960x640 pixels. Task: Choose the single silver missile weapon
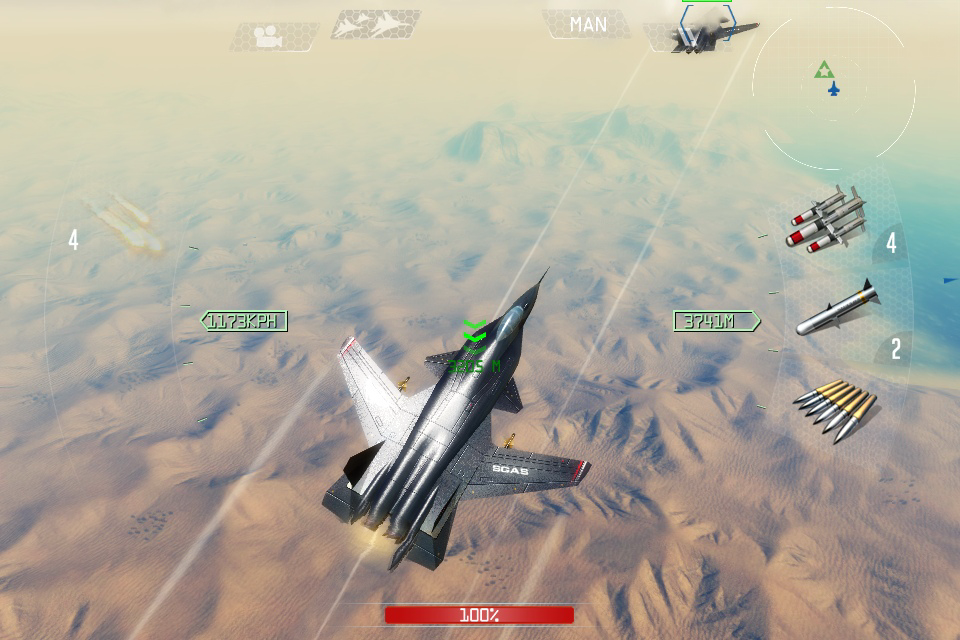838,310
